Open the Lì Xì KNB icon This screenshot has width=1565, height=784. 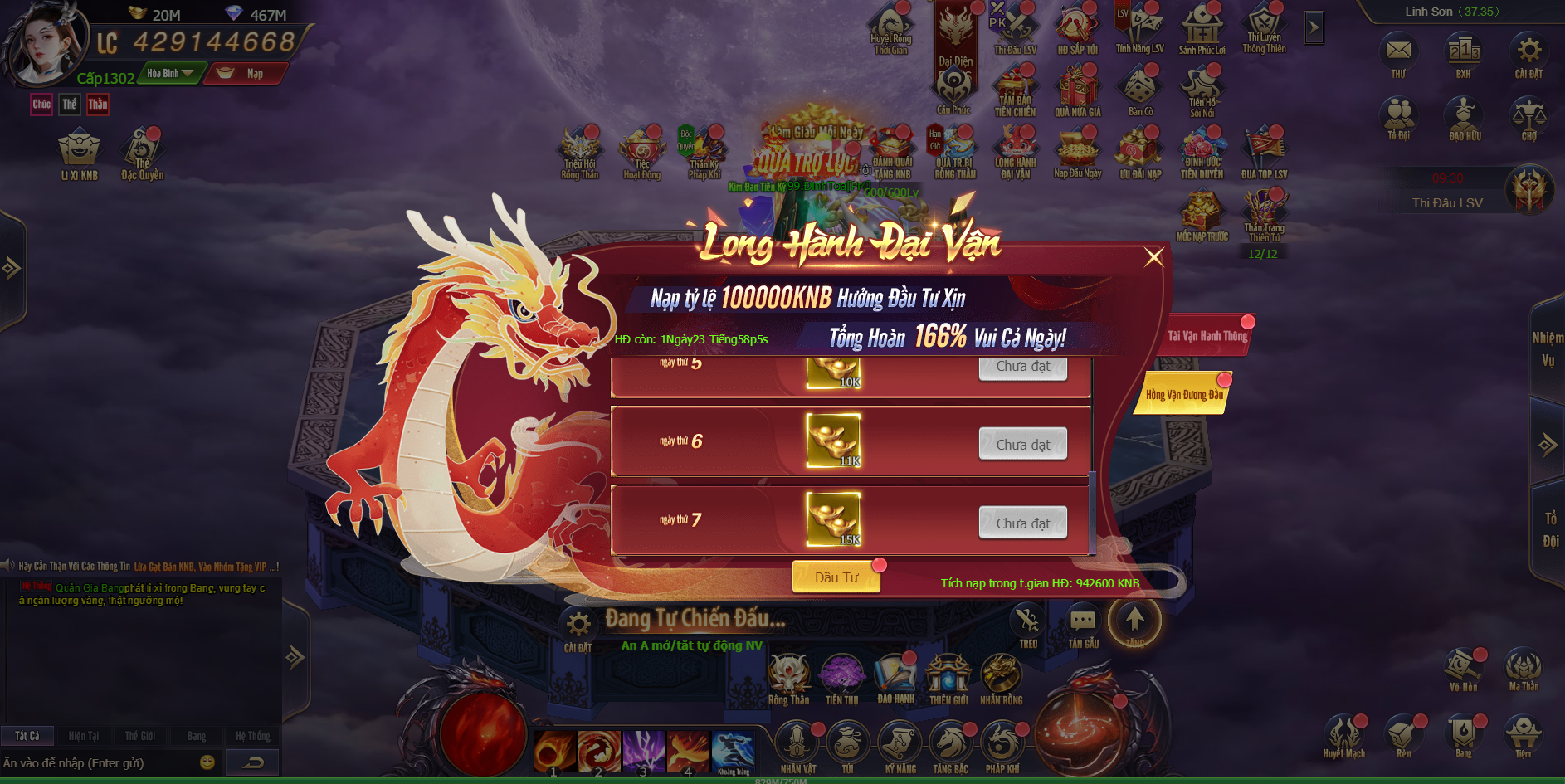pyautogui.click(x=79, y=154)
